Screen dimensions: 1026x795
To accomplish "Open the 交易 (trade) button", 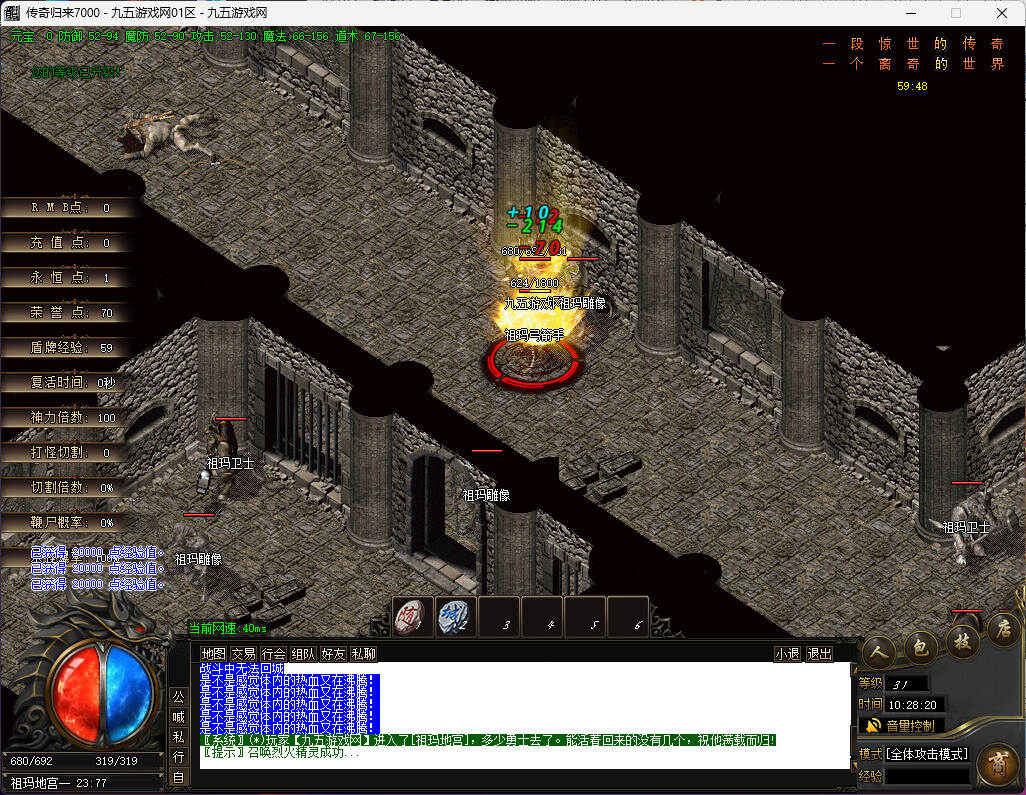I will tap(243, 654).
